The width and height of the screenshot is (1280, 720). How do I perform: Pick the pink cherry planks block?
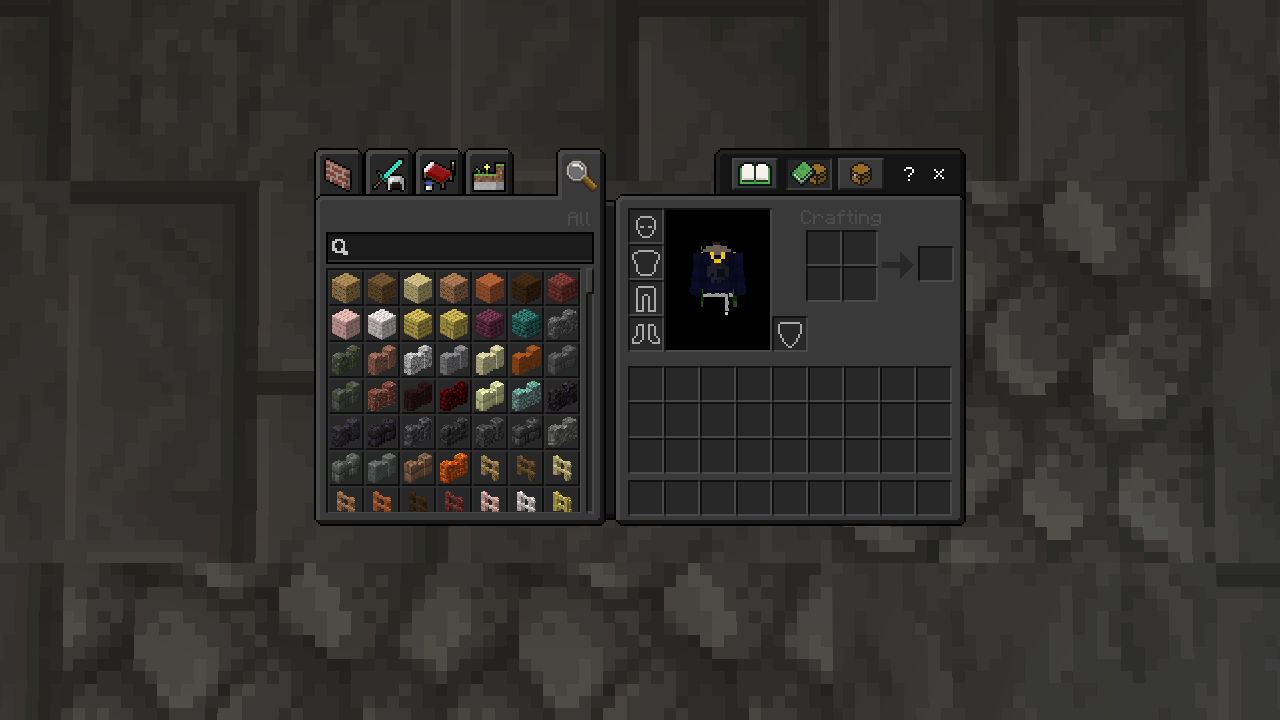click(x=346, y=324)
